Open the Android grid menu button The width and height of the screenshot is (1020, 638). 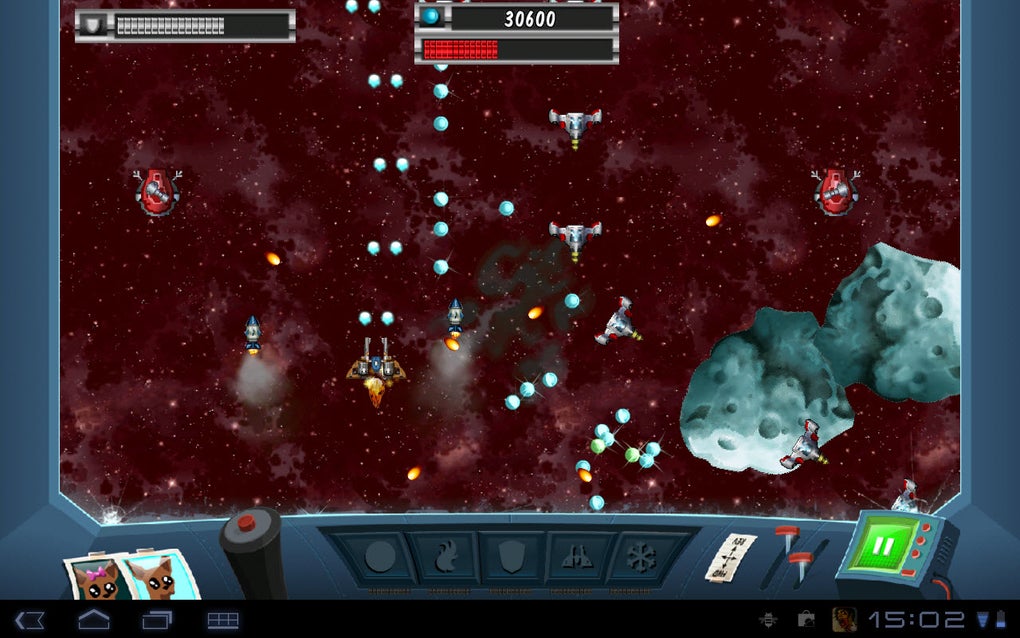(223, 620)
